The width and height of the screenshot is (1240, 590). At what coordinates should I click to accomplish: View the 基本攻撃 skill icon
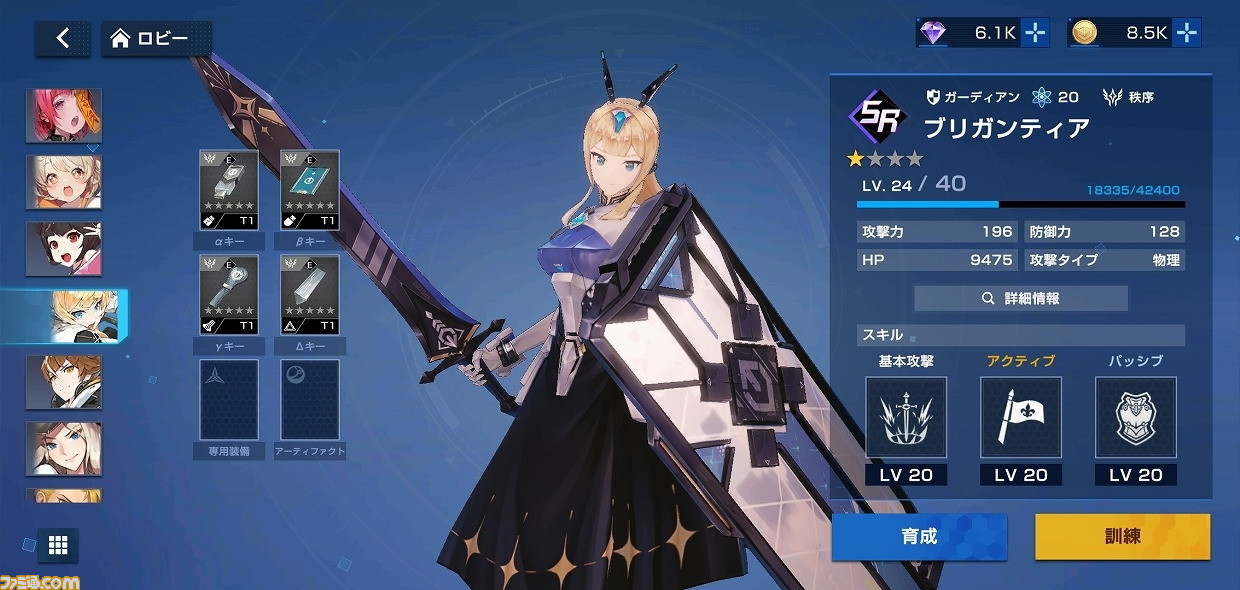point(906,417)
